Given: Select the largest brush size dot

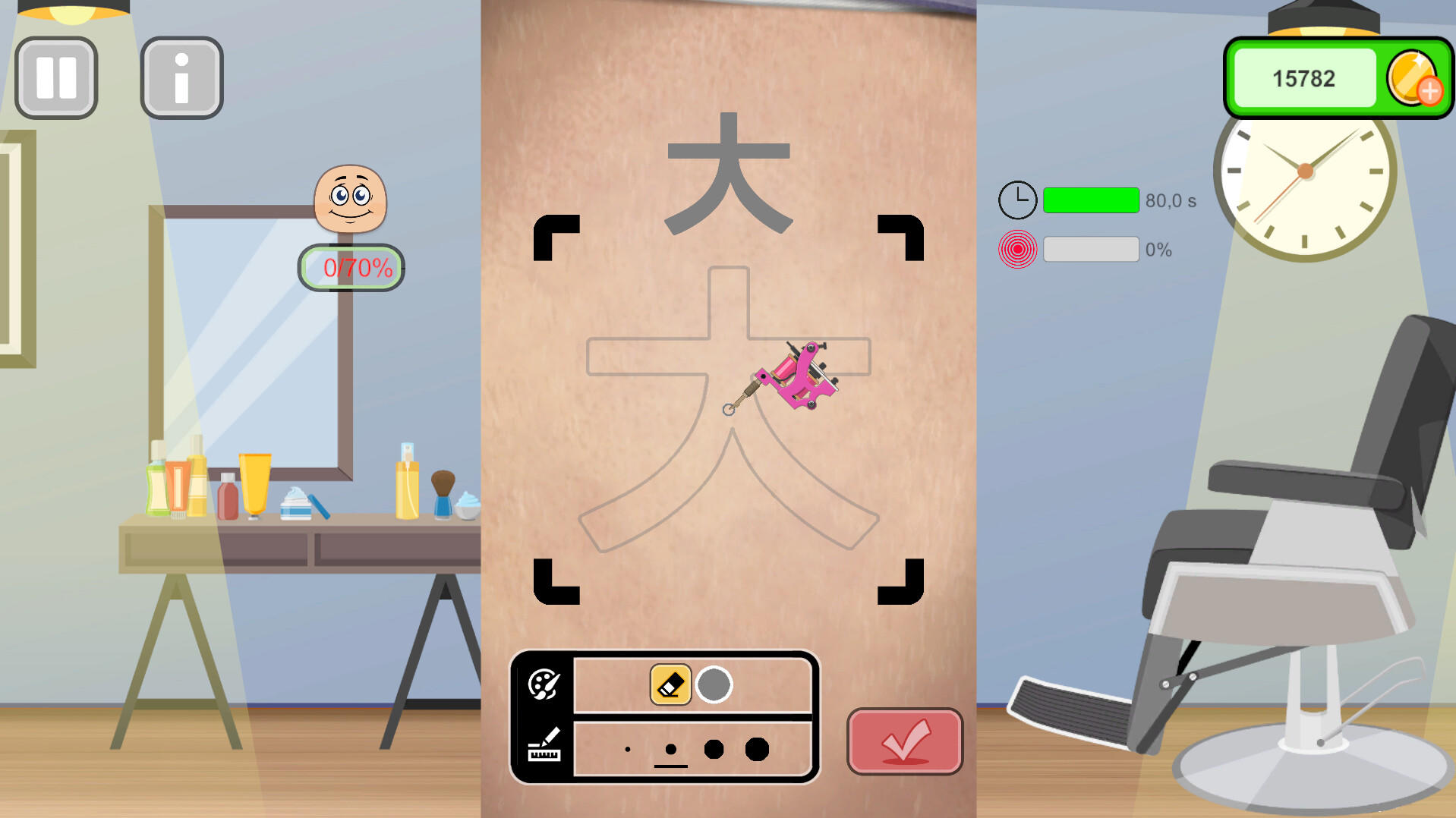Looking at the screenshot, I should point(758,748).
